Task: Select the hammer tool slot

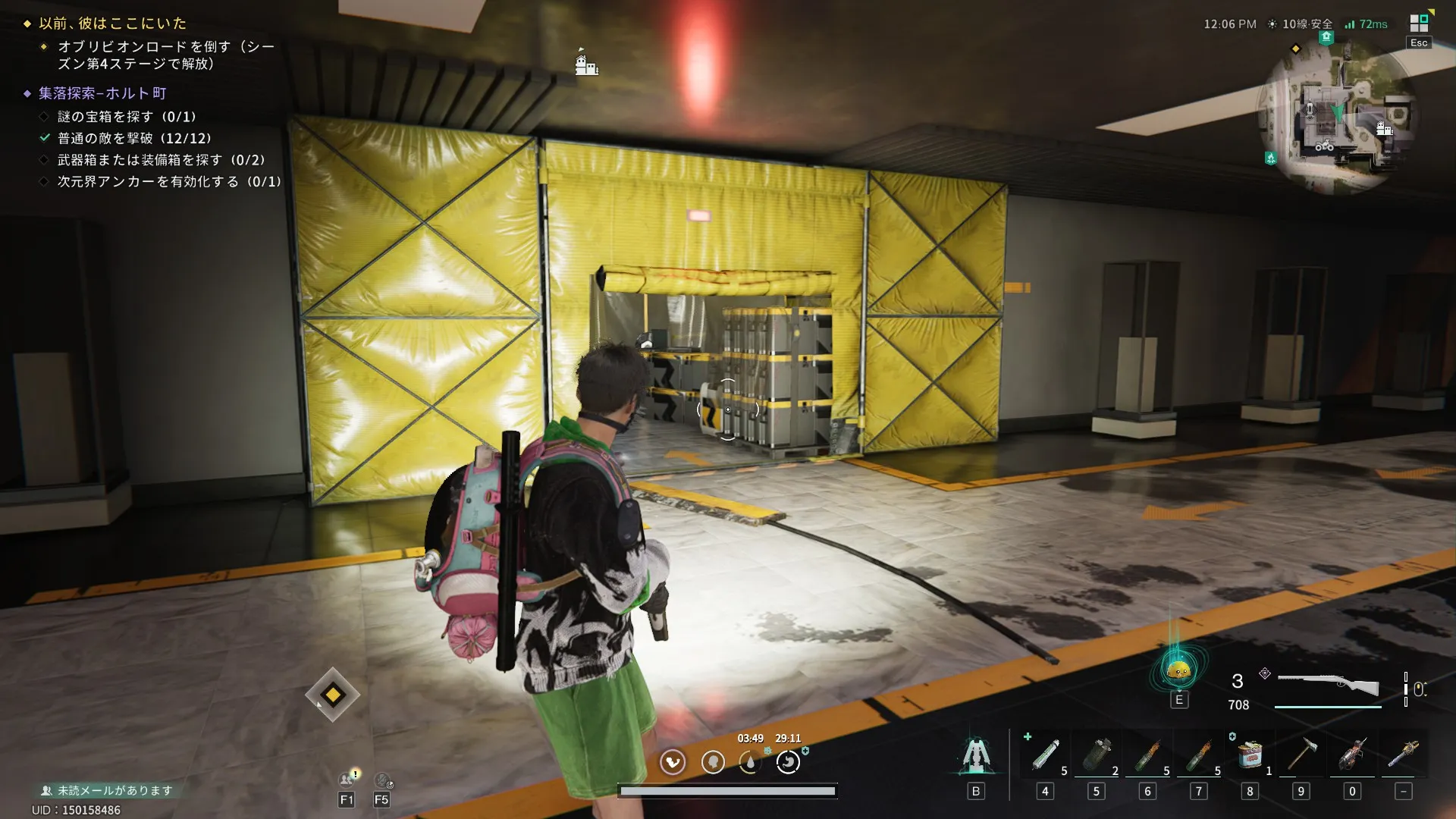Action: [x=1301, y=755]
